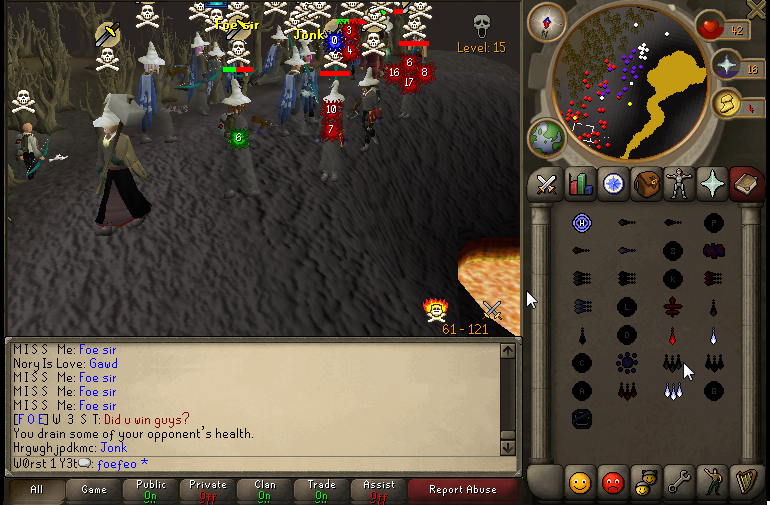Viewport: 770px width, 505px height.
Task: Open the red-face ignore list tab
Action: (613, 483)
